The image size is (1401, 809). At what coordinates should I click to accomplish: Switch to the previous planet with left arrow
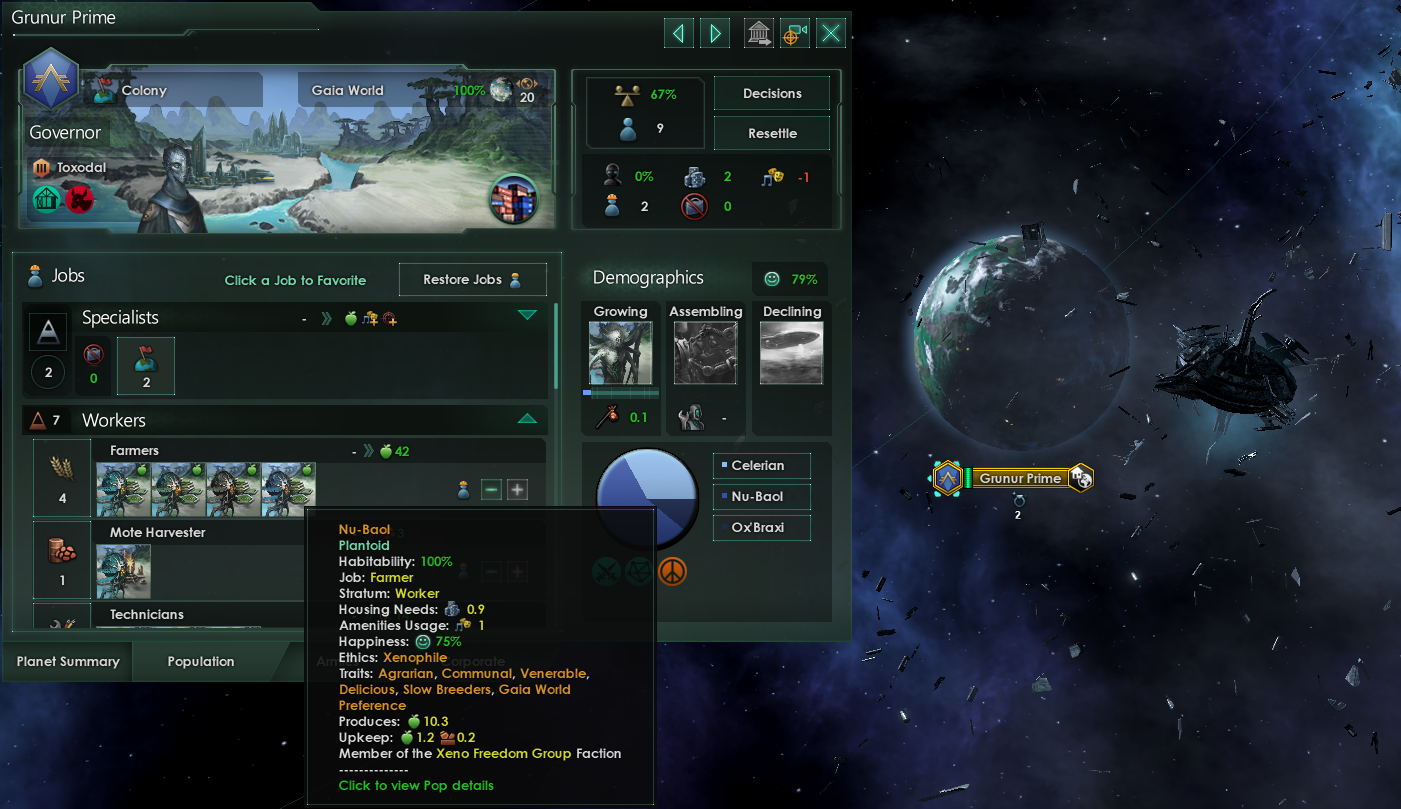[678, 32]
